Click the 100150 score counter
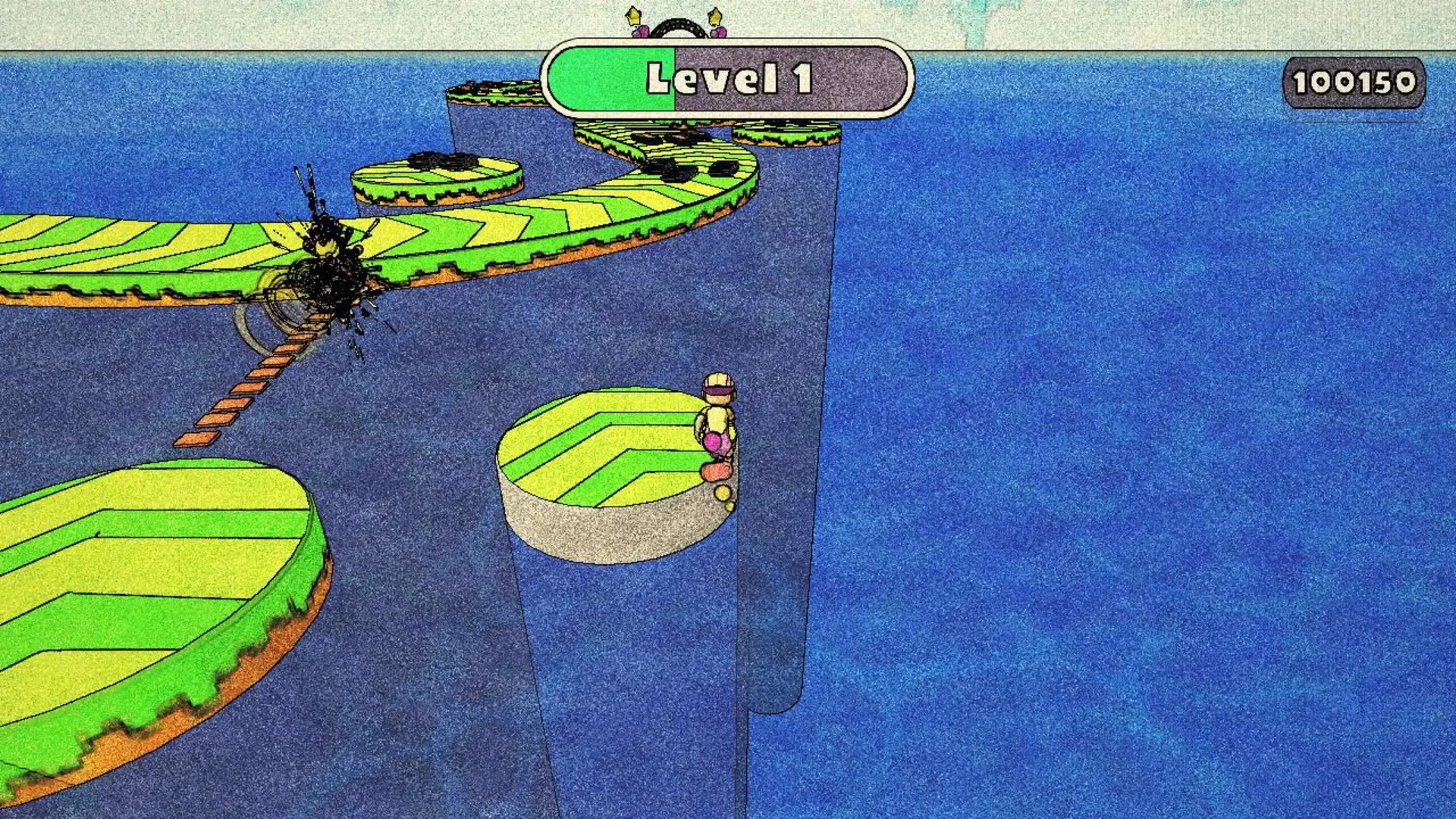This screenshot has height=819, width=1456. (1357, 82)
